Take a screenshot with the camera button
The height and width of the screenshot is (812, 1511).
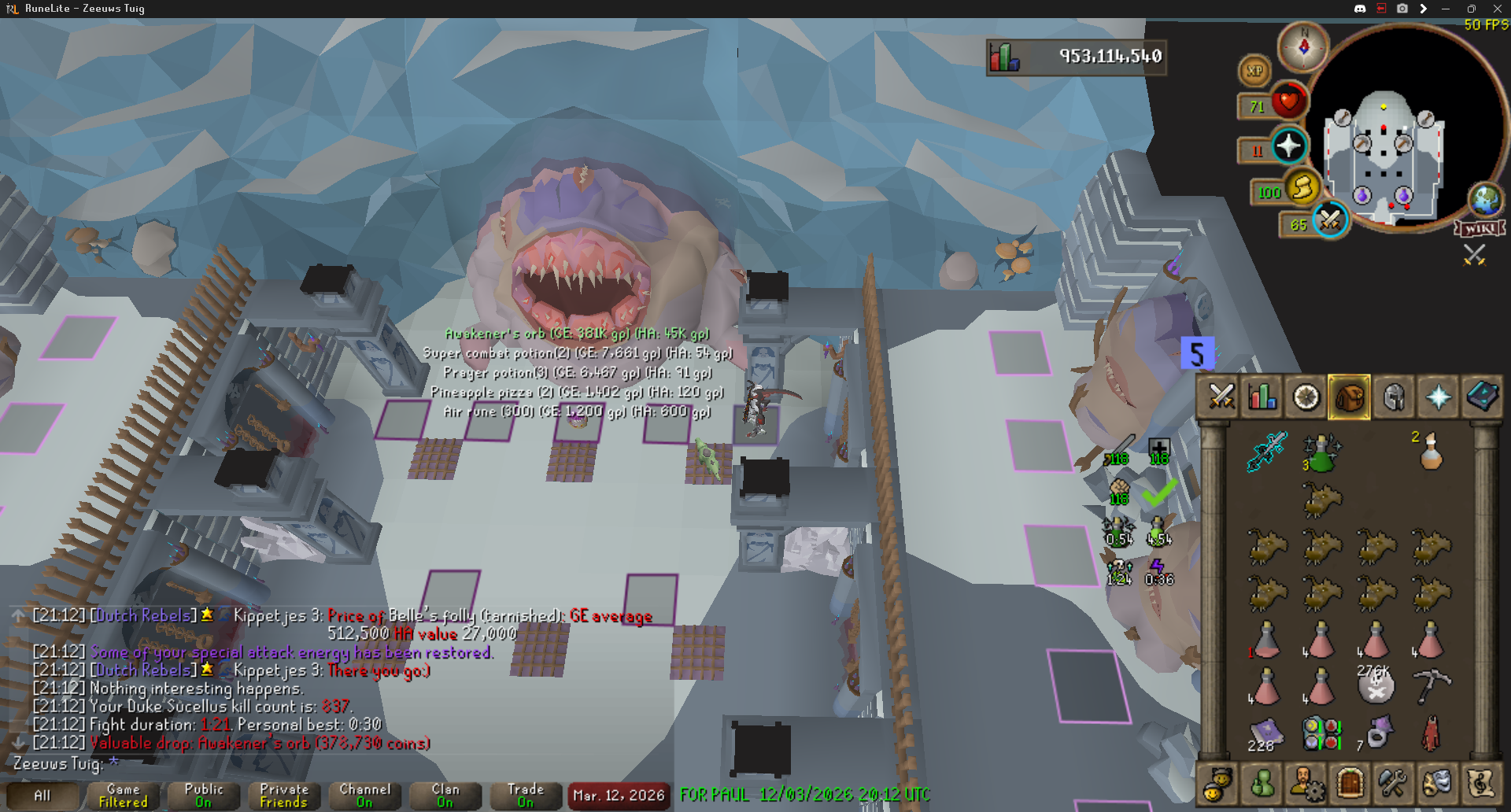[1402, 9]
